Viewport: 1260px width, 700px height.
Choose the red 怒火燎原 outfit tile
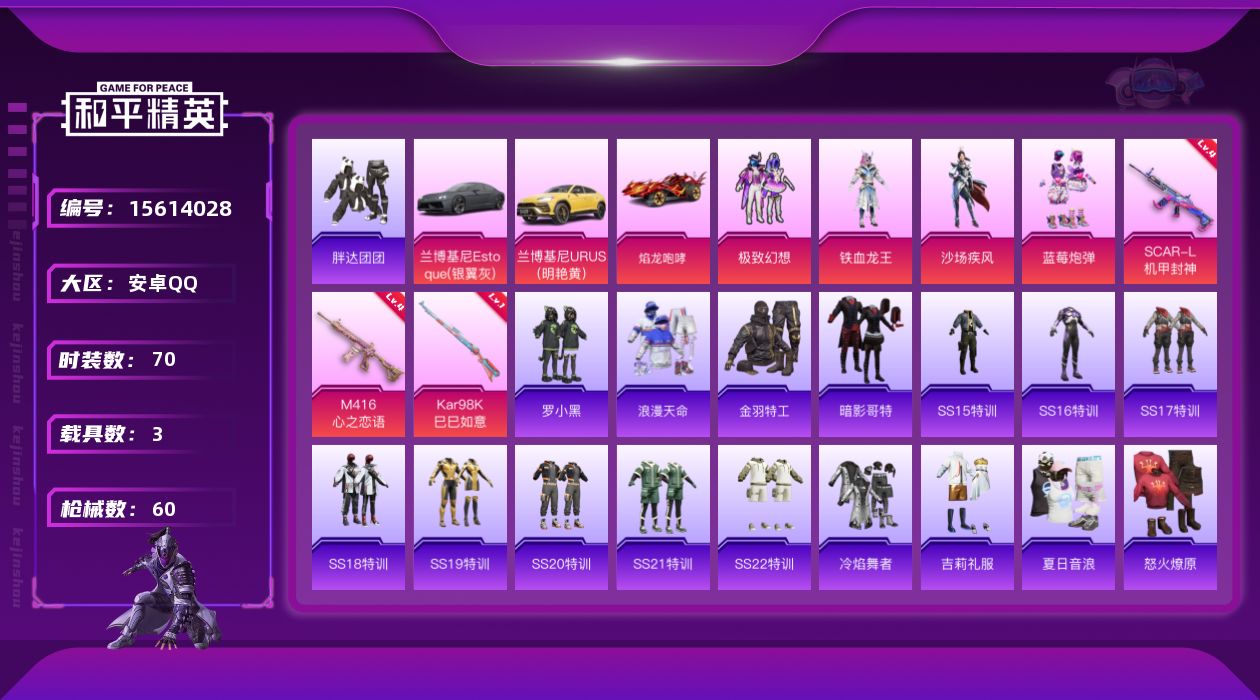coord(1170,517)
